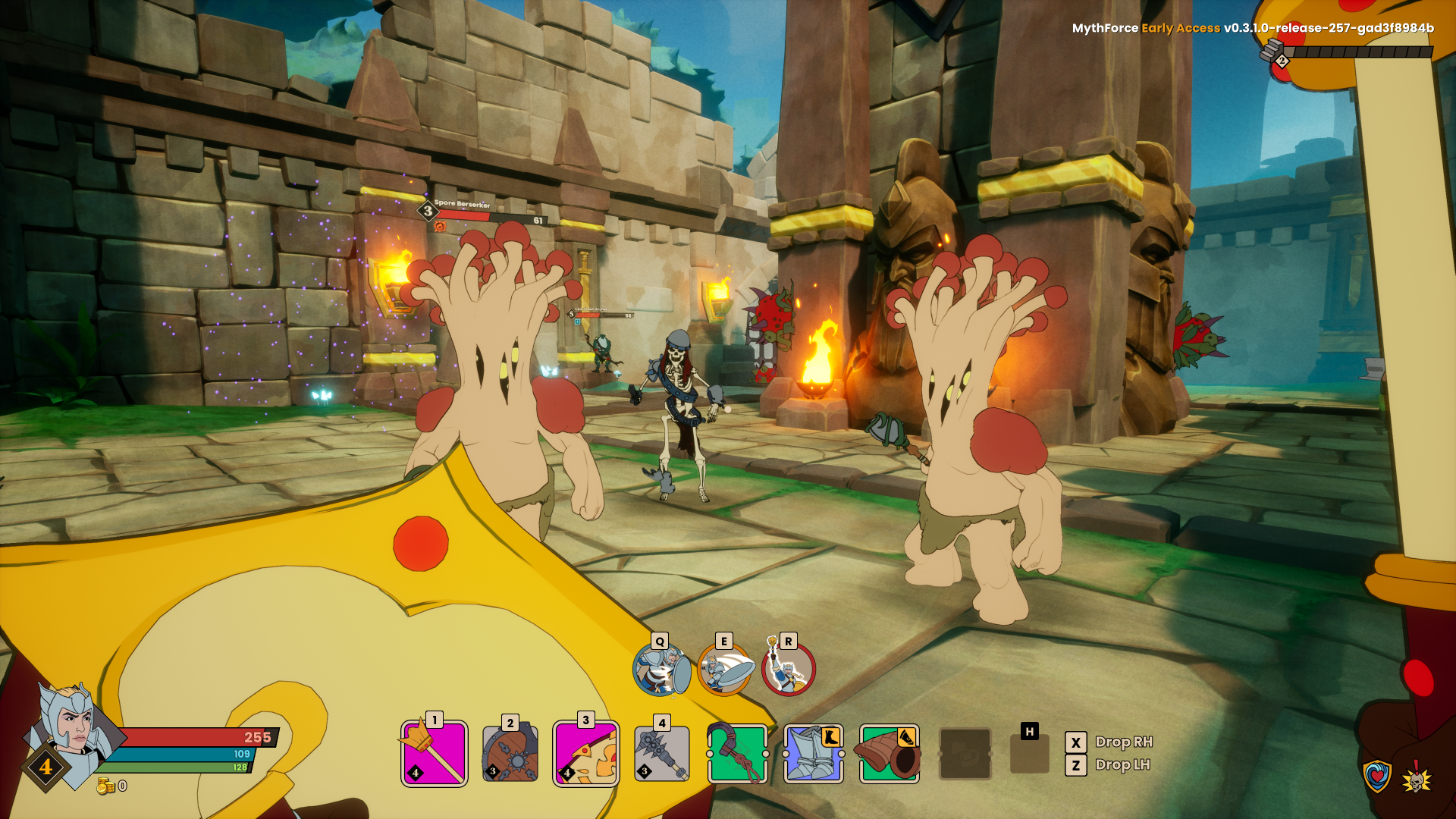1456x819 pixels.
Task: Activate the shield throw ability
Action: (x=725, y=670)
